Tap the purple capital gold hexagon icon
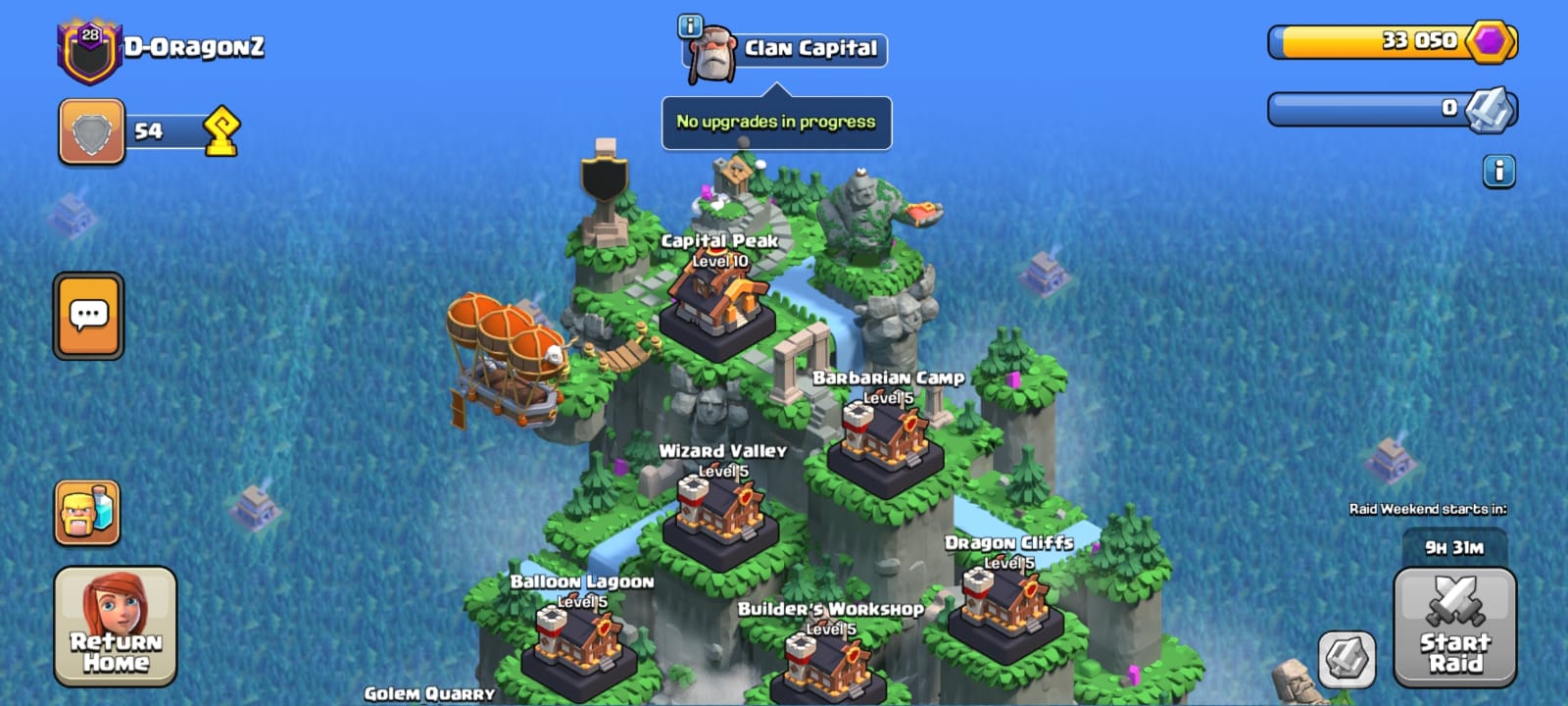 1491,41
